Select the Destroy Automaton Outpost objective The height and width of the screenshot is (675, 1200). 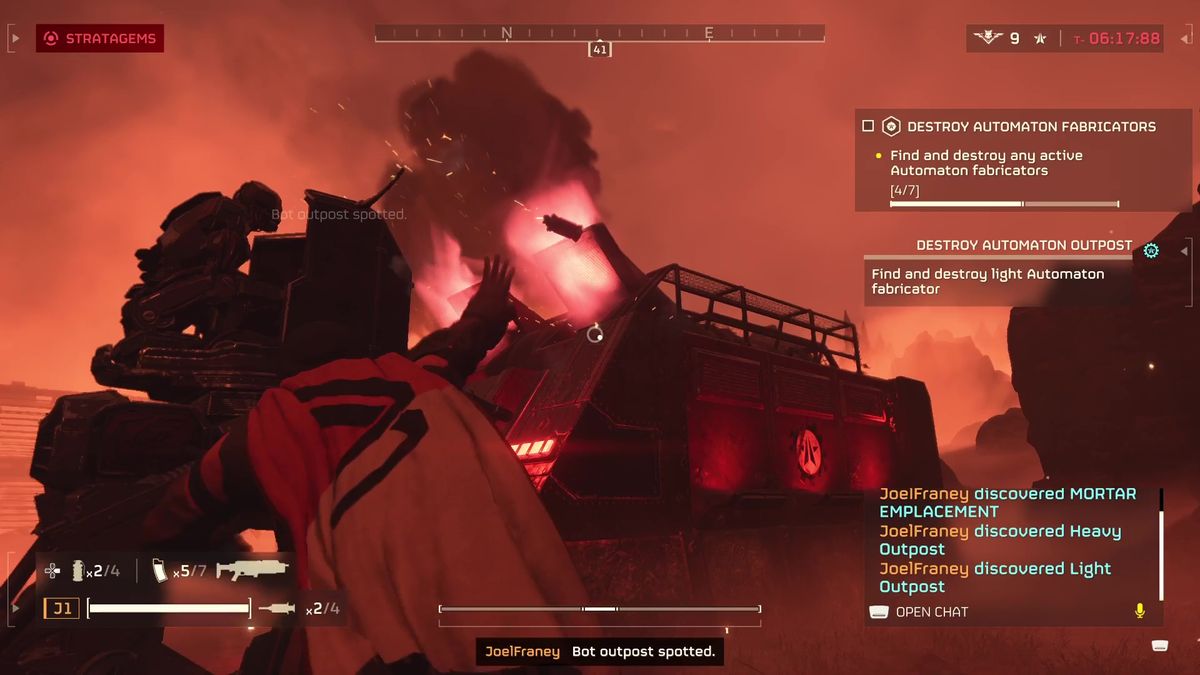pyautogui.click(x=1024, y=245)
